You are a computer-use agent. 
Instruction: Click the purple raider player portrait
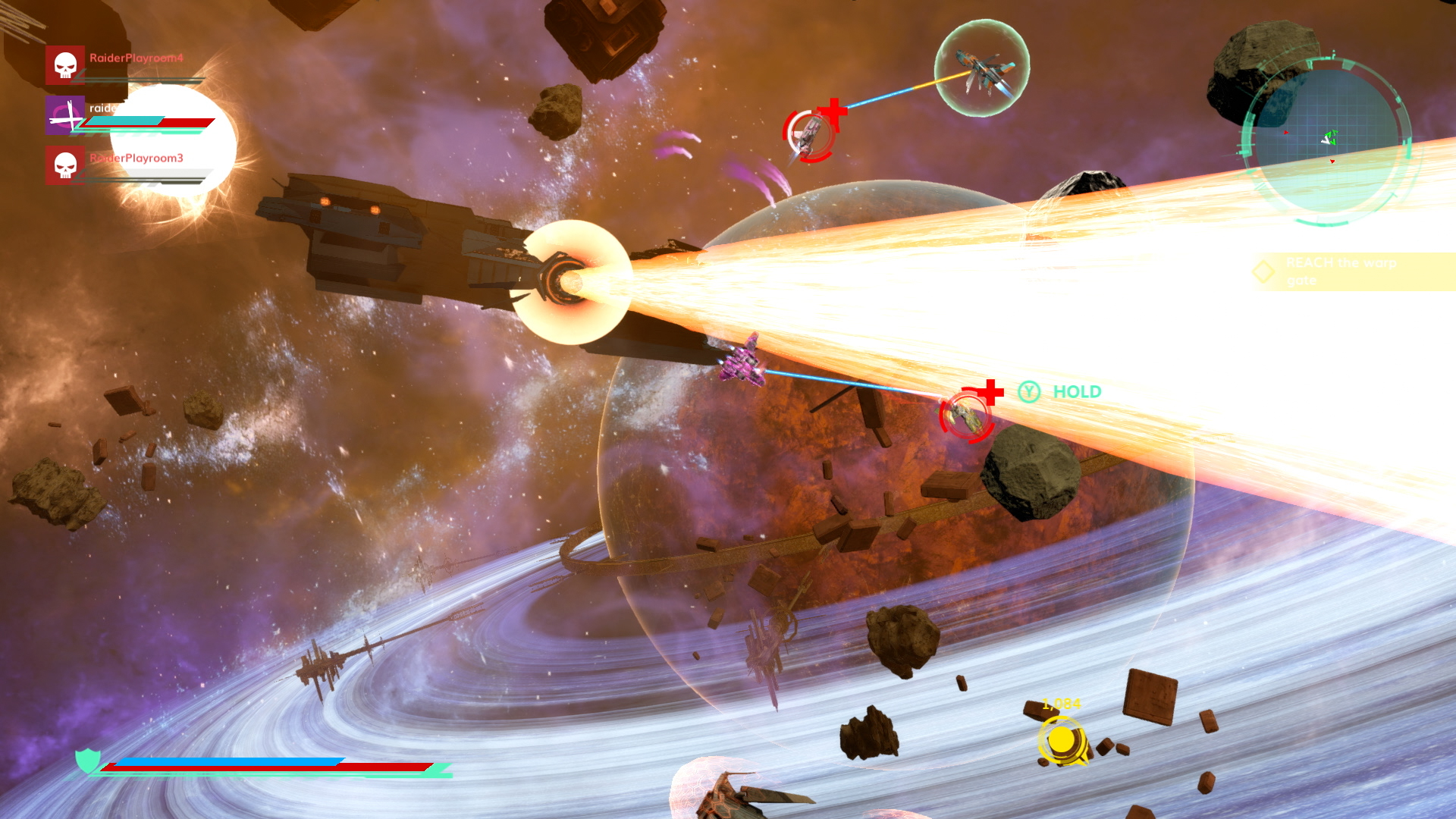click(65, 115)
